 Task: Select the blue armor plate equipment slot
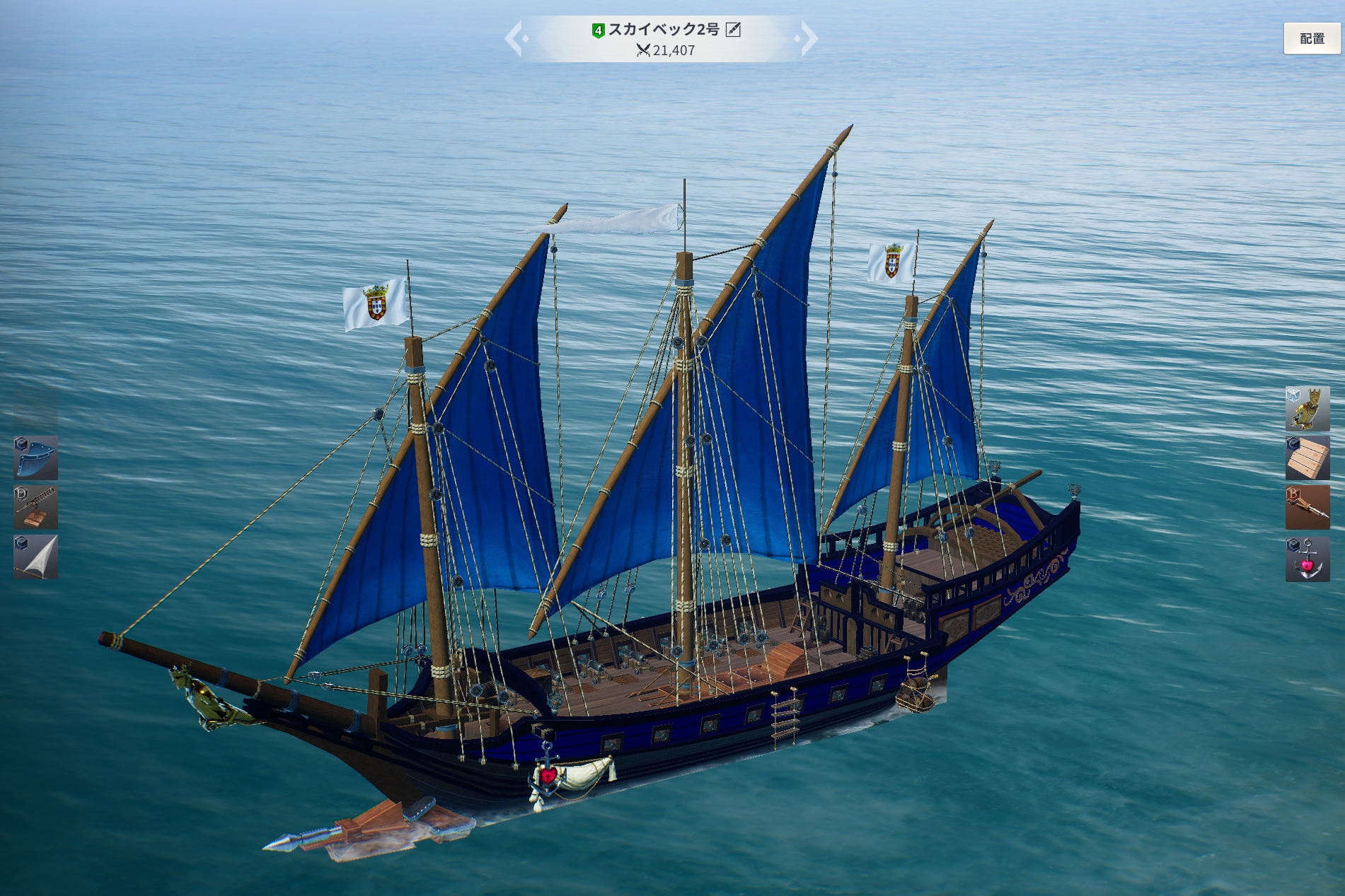pyautogui.click(x=36, y=458)
